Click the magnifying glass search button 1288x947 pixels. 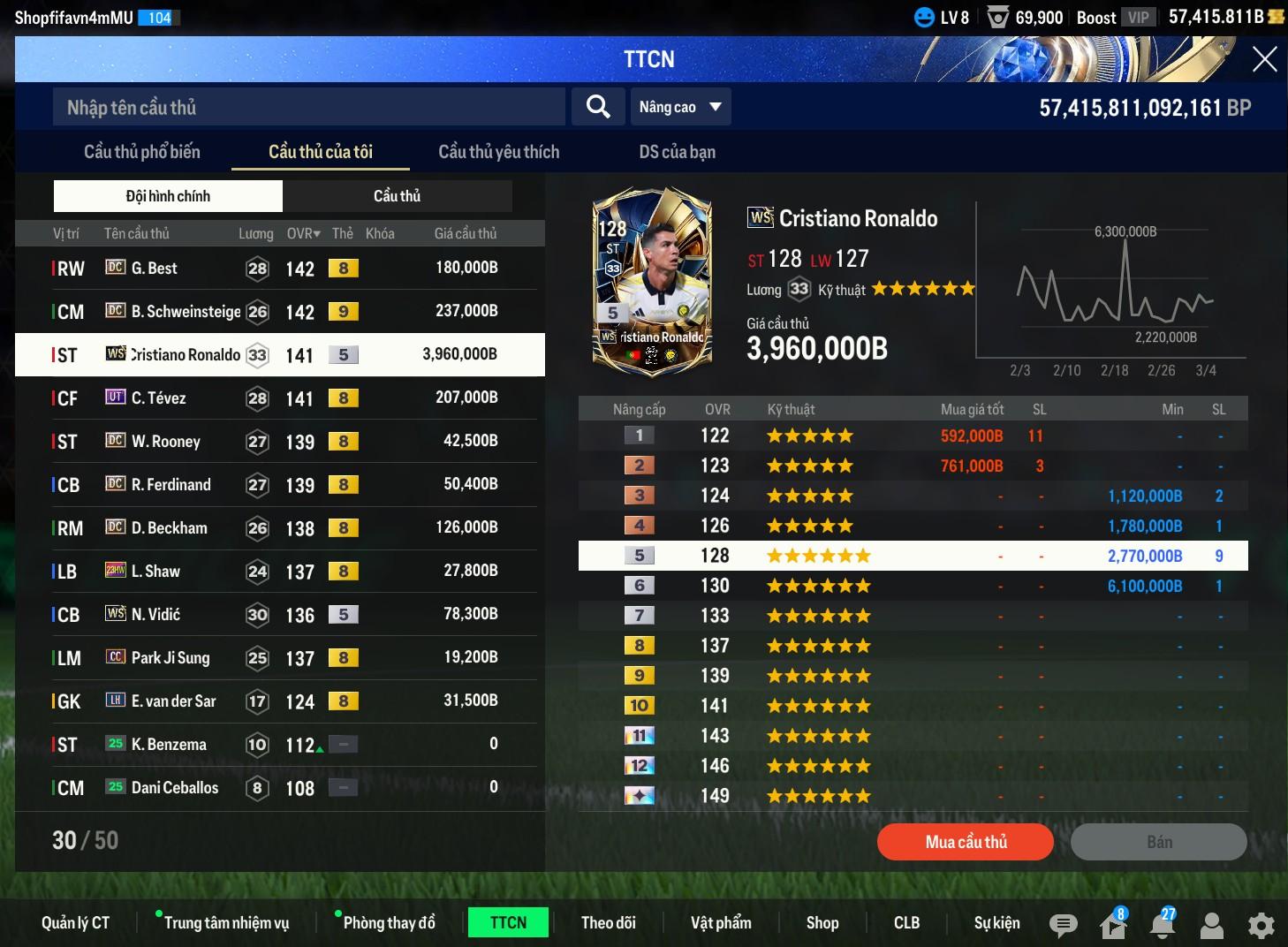(x=598, y=107)
